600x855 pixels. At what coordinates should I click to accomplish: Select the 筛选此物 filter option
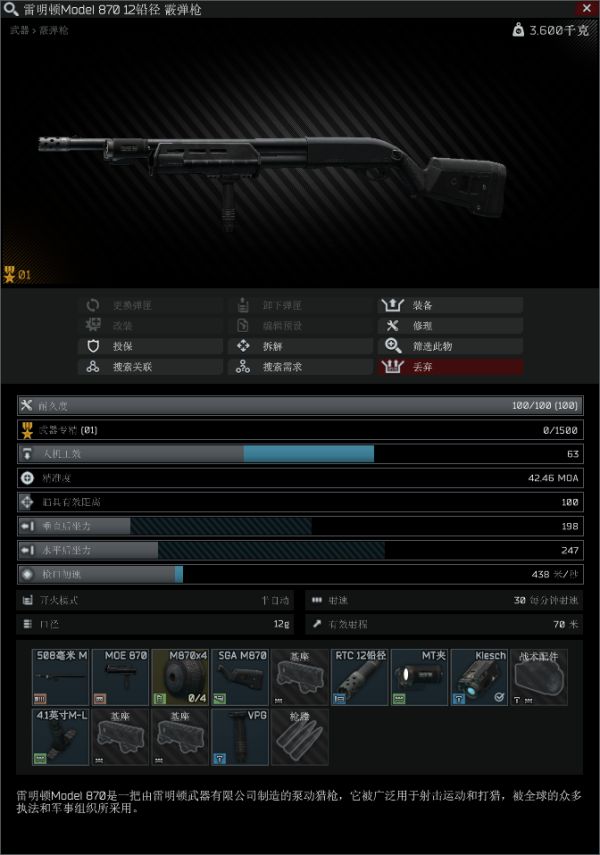[x=449, y=346]
